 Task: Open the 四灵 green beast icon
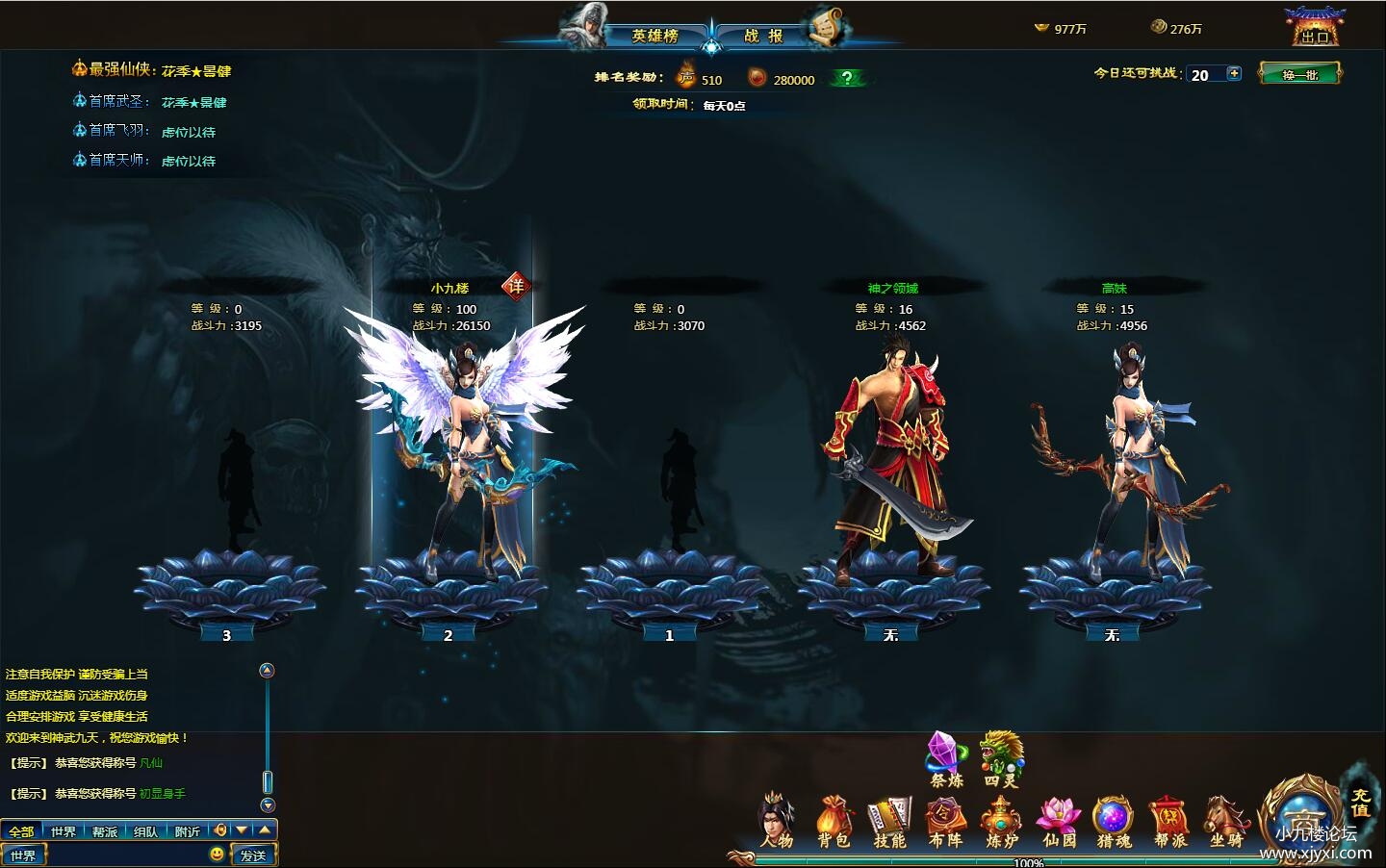point(1001,759)
